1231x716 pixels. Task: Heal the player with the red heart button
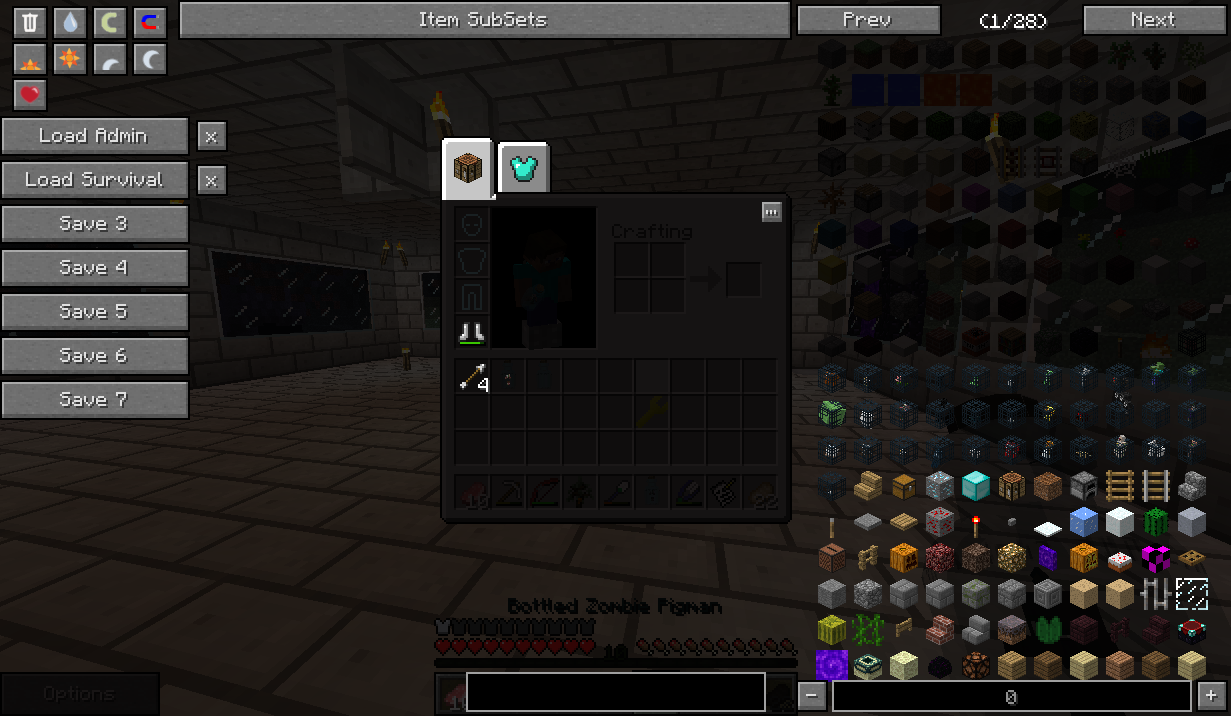click(x=30, y=95)
